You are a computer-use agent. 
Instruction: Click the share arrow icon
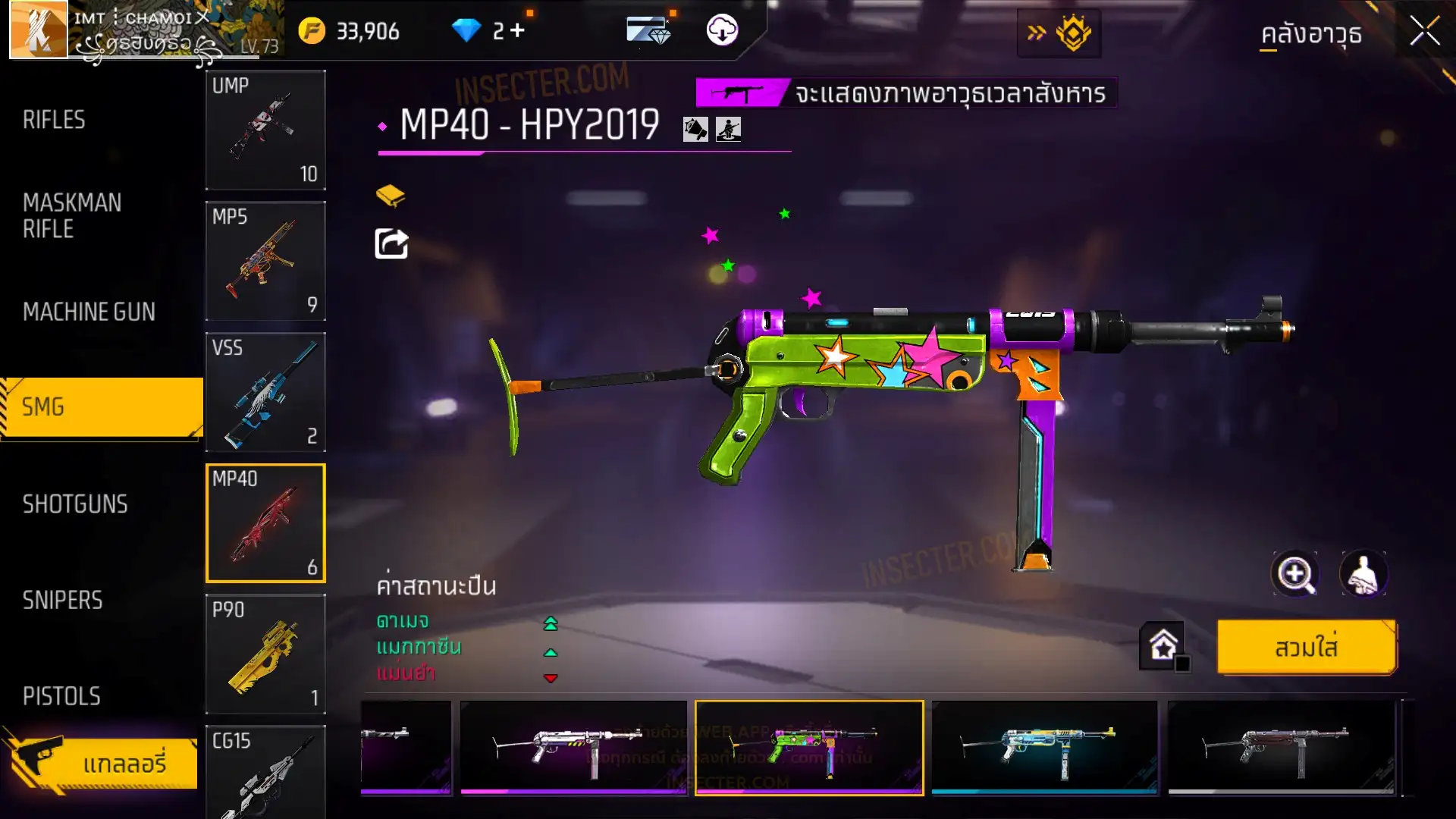click(391, 243)
